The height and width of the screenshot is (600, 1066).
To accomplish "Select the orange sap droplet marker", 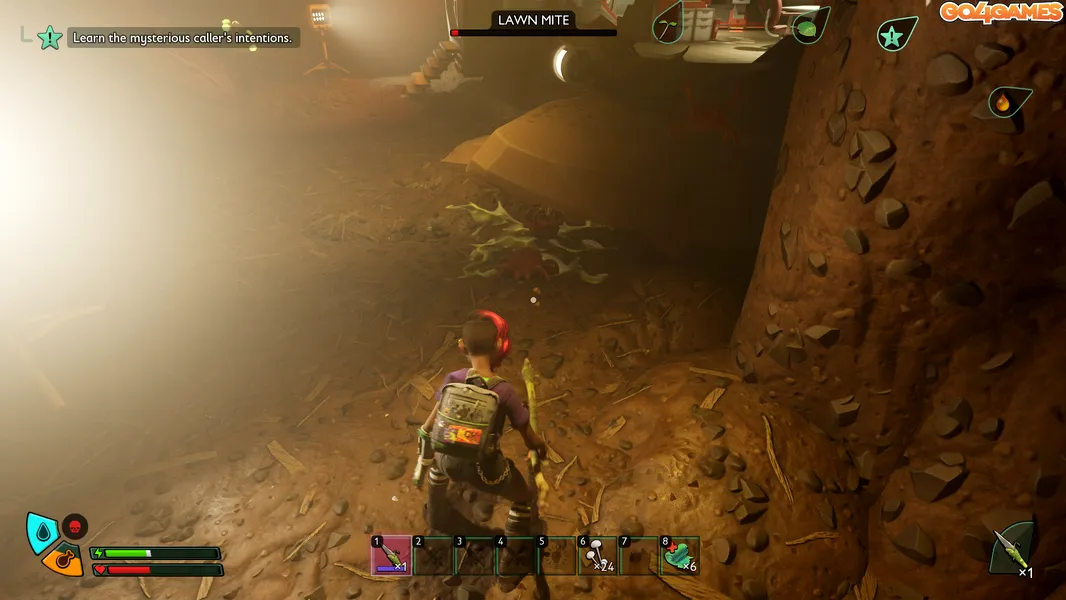I will pyautogui.click(x=1003, y=101).
